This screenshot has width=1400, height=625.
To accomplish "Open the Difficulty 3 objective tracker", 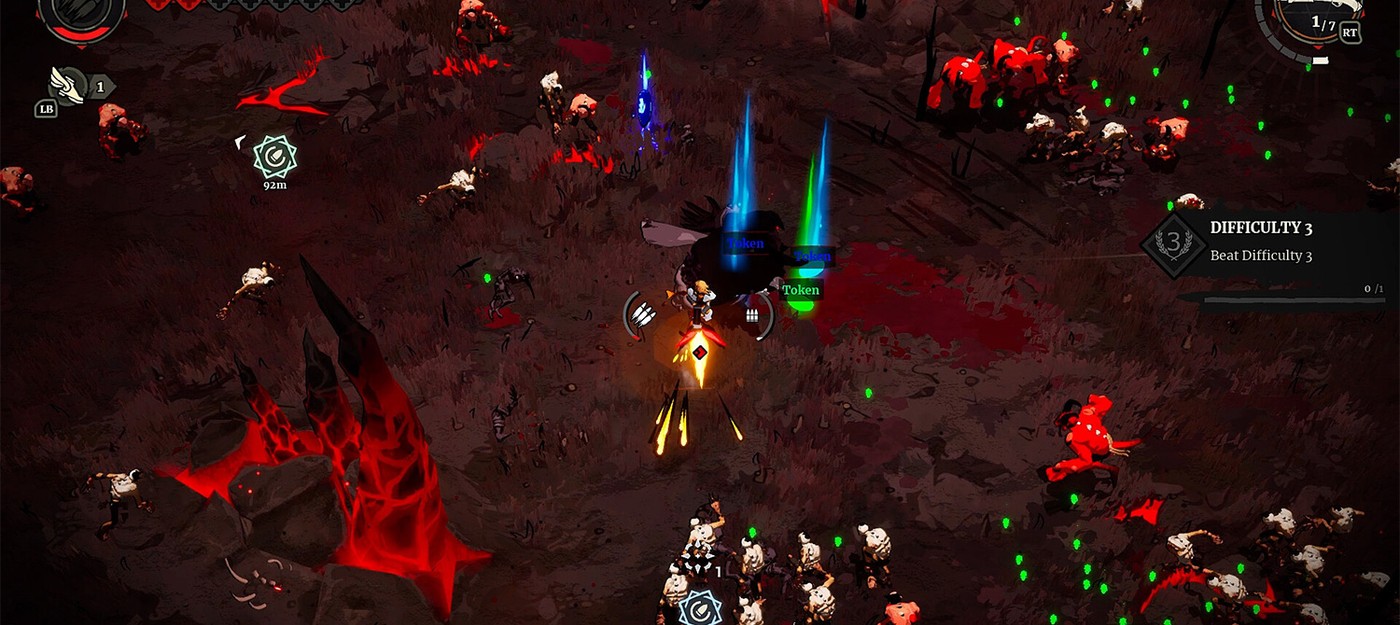I will pos(1272,241).
